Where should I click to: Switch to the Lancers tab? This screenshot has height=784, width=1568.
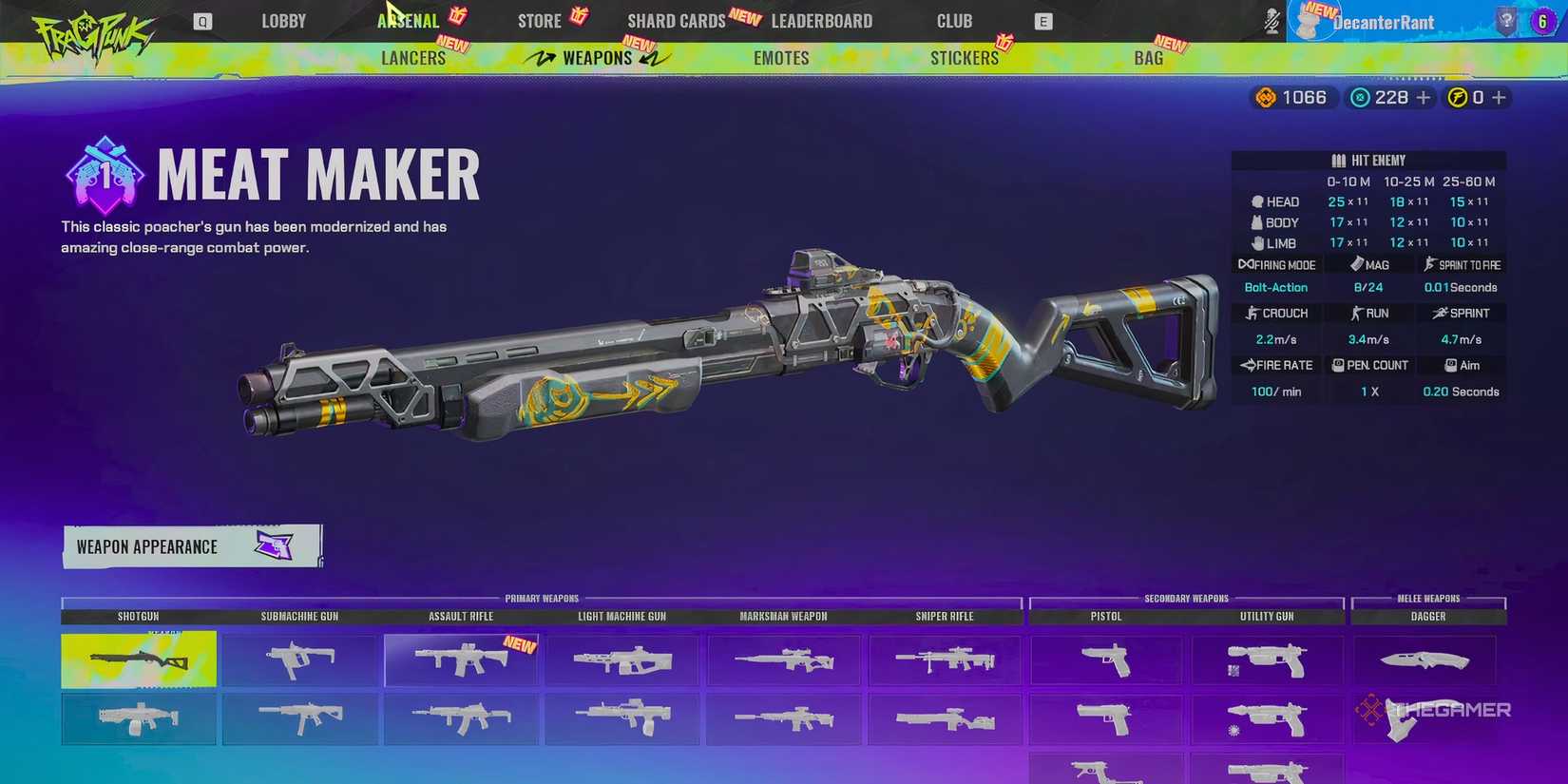[x=414, y=57]
